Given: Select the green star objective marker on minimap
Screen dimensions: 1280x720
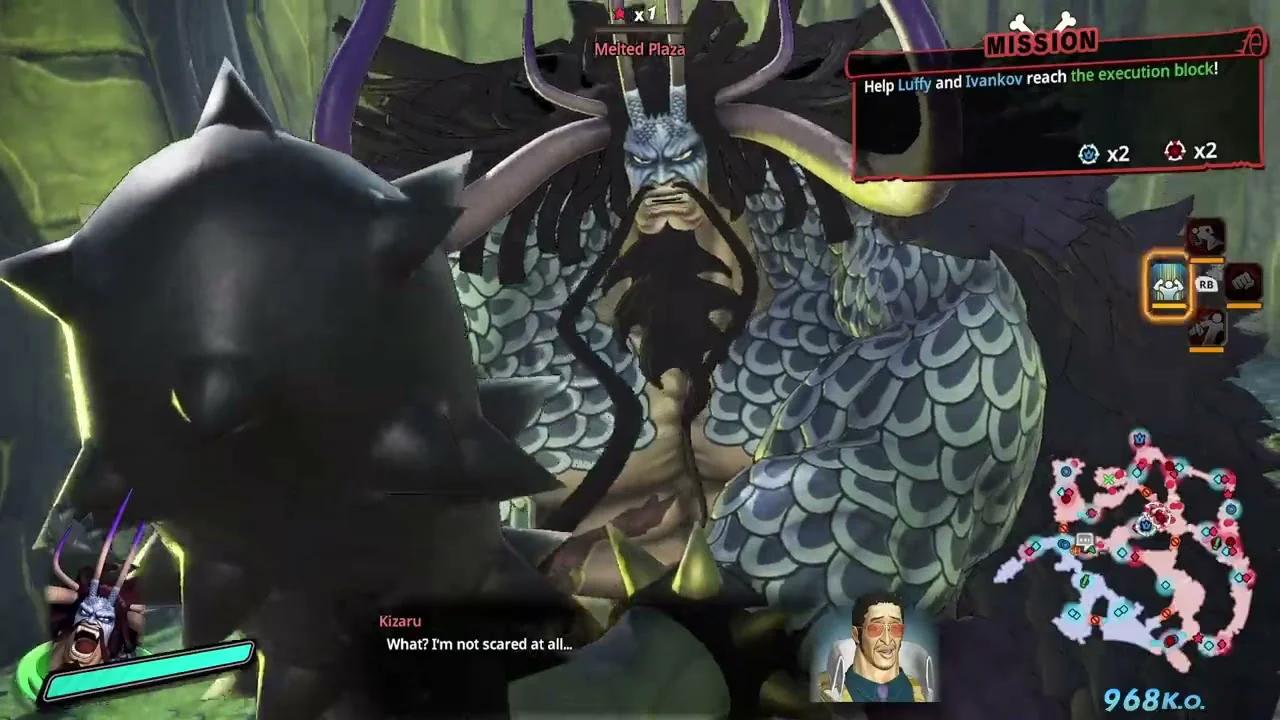Looking at the screenshot, I should coord(1109,480).
